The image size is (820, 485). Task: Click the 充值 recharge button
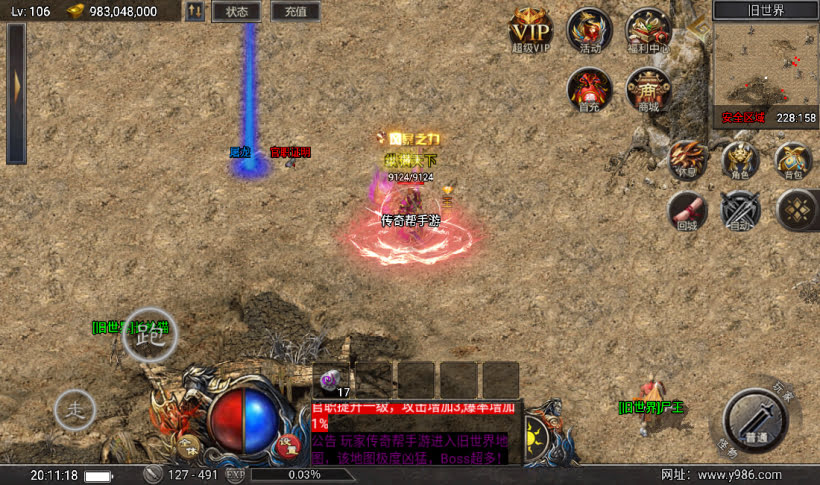point(295,12)
